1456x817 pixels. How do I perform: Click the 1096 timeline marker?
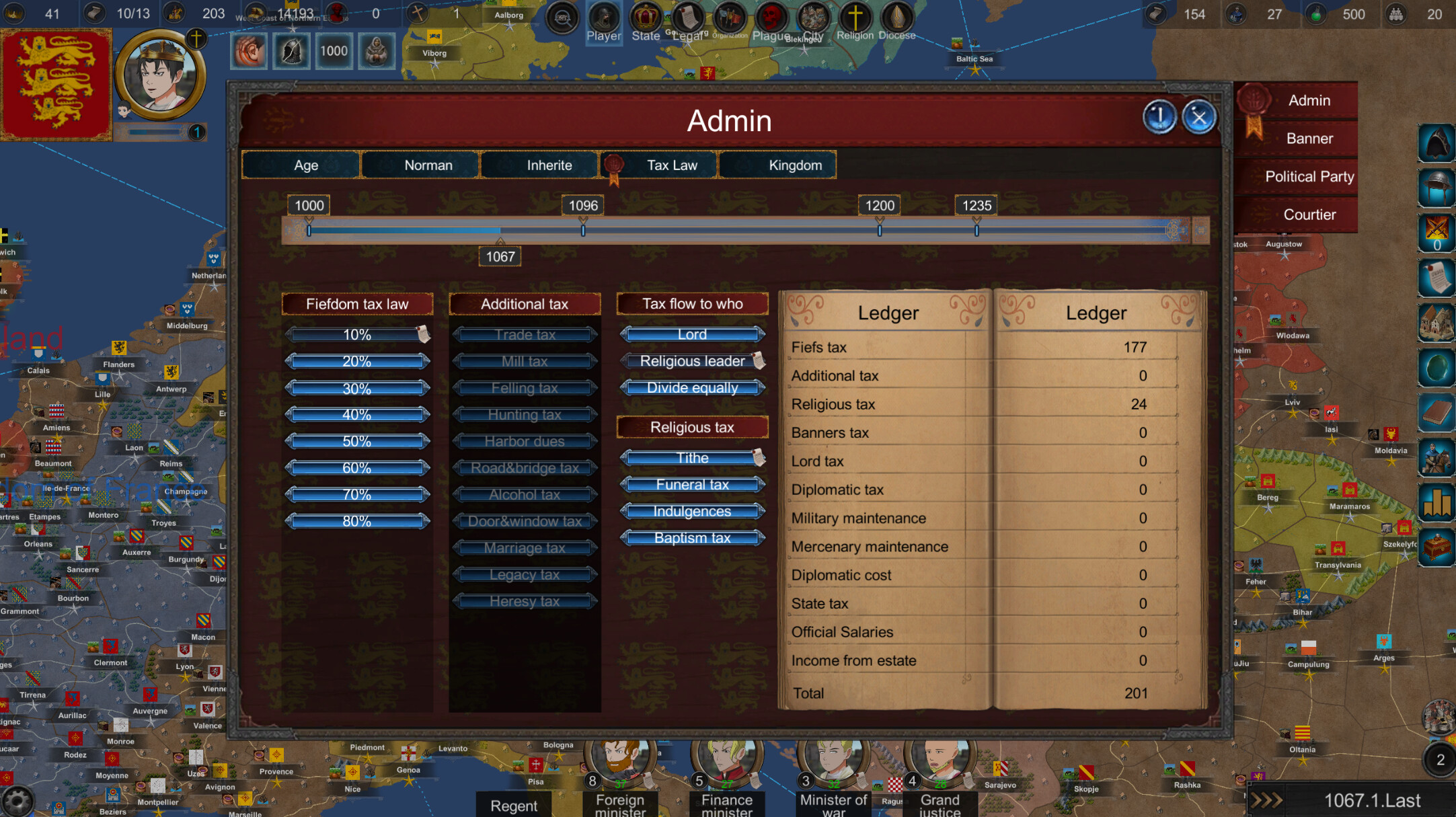pyautogui.click(x=582, y=206)
